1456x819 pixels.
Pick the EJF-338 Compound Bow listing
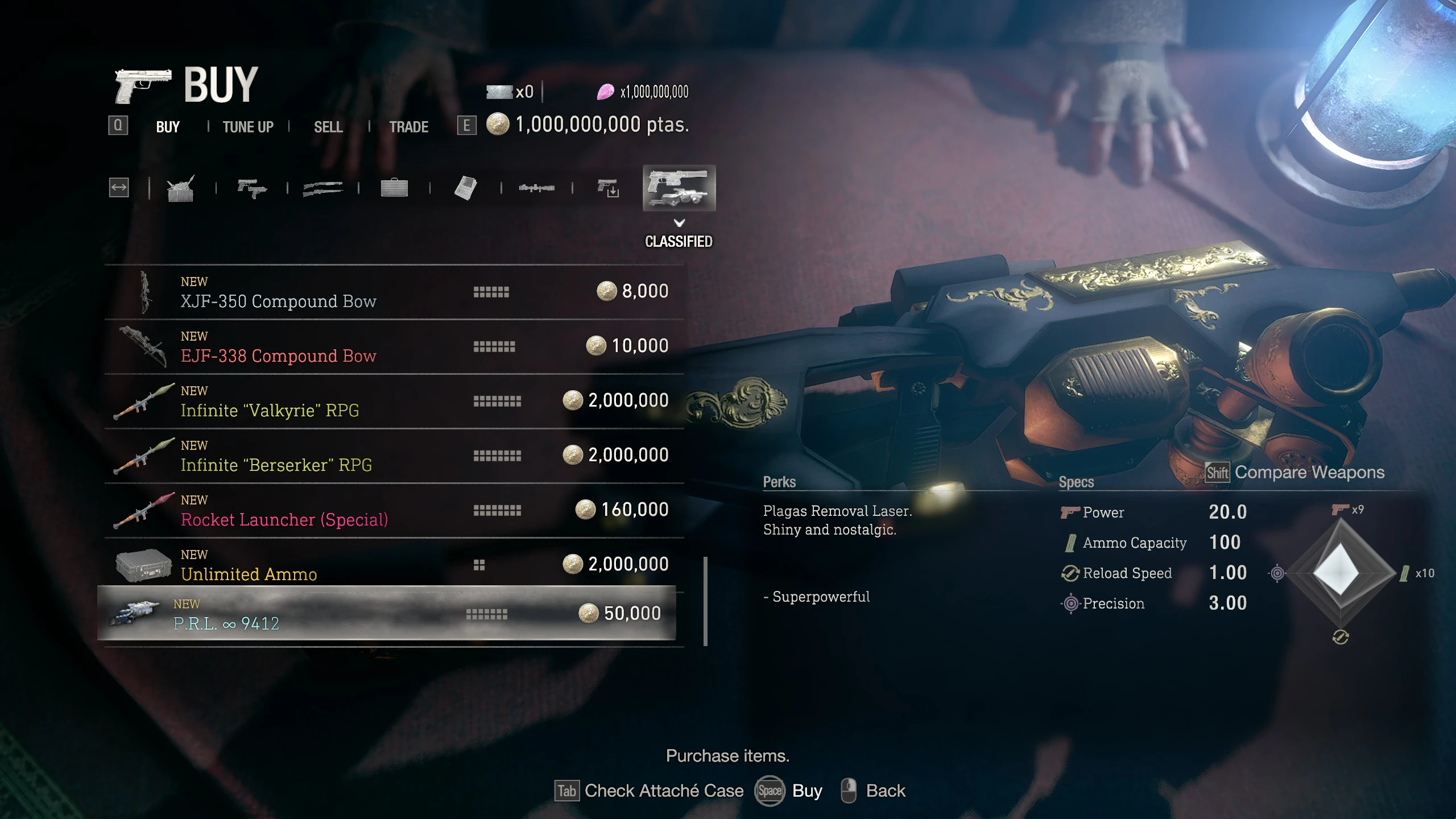coord(394,347)
